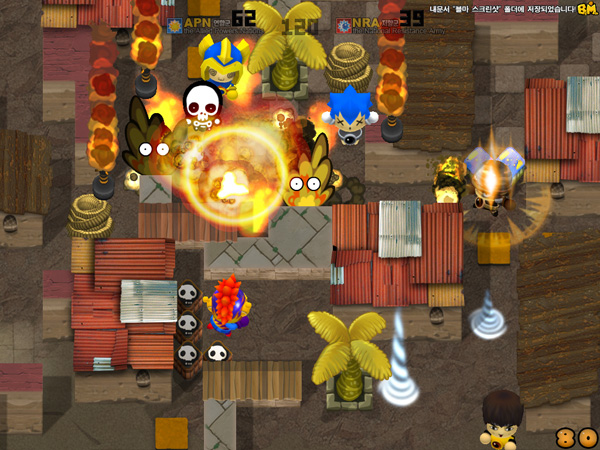
Task: Click the BM logo in the corner
Action: [588, 9]
